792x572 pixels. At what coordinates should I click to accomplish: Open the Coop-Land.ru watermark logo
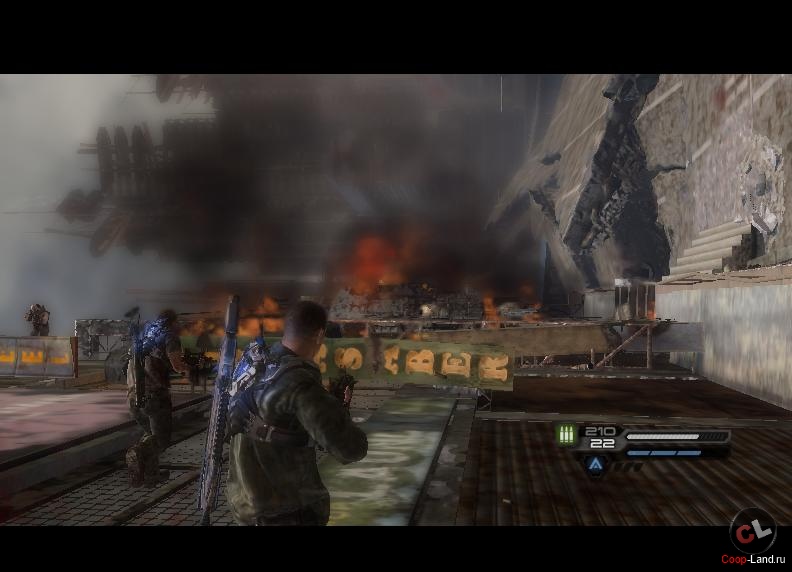pos(752,530)
